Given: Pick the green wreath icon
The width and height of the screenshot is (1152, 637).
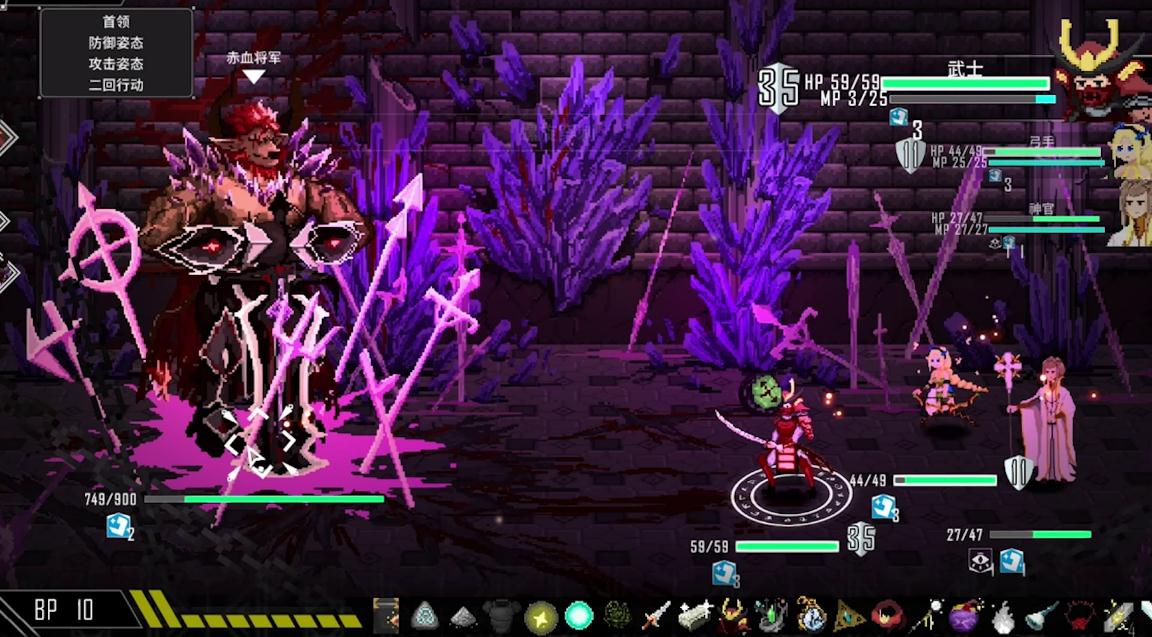Looking at the screenshot, I should point(617,615).
